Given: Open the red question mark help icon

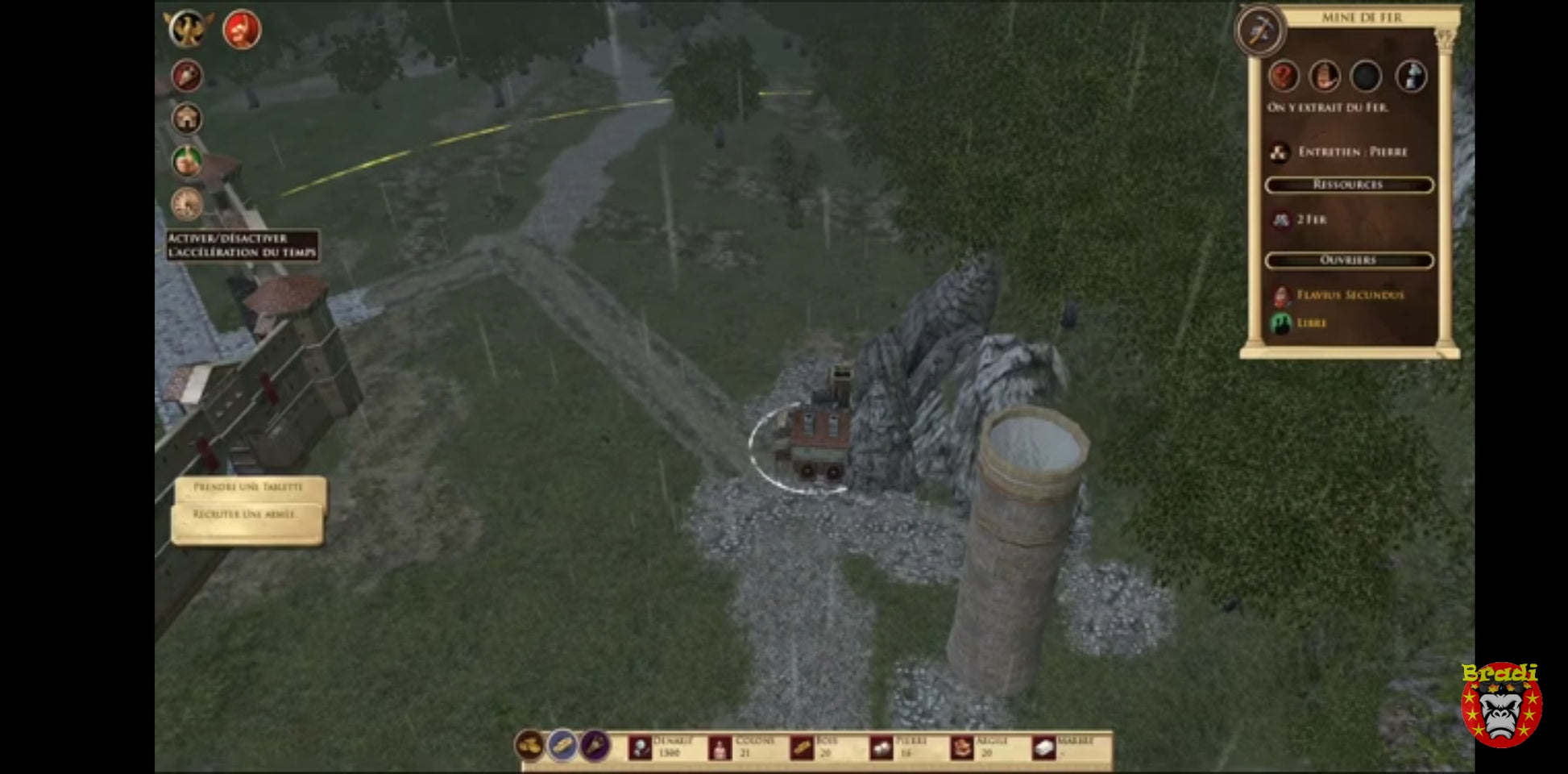Looking at the screenshot, I should pos(1284,77).
